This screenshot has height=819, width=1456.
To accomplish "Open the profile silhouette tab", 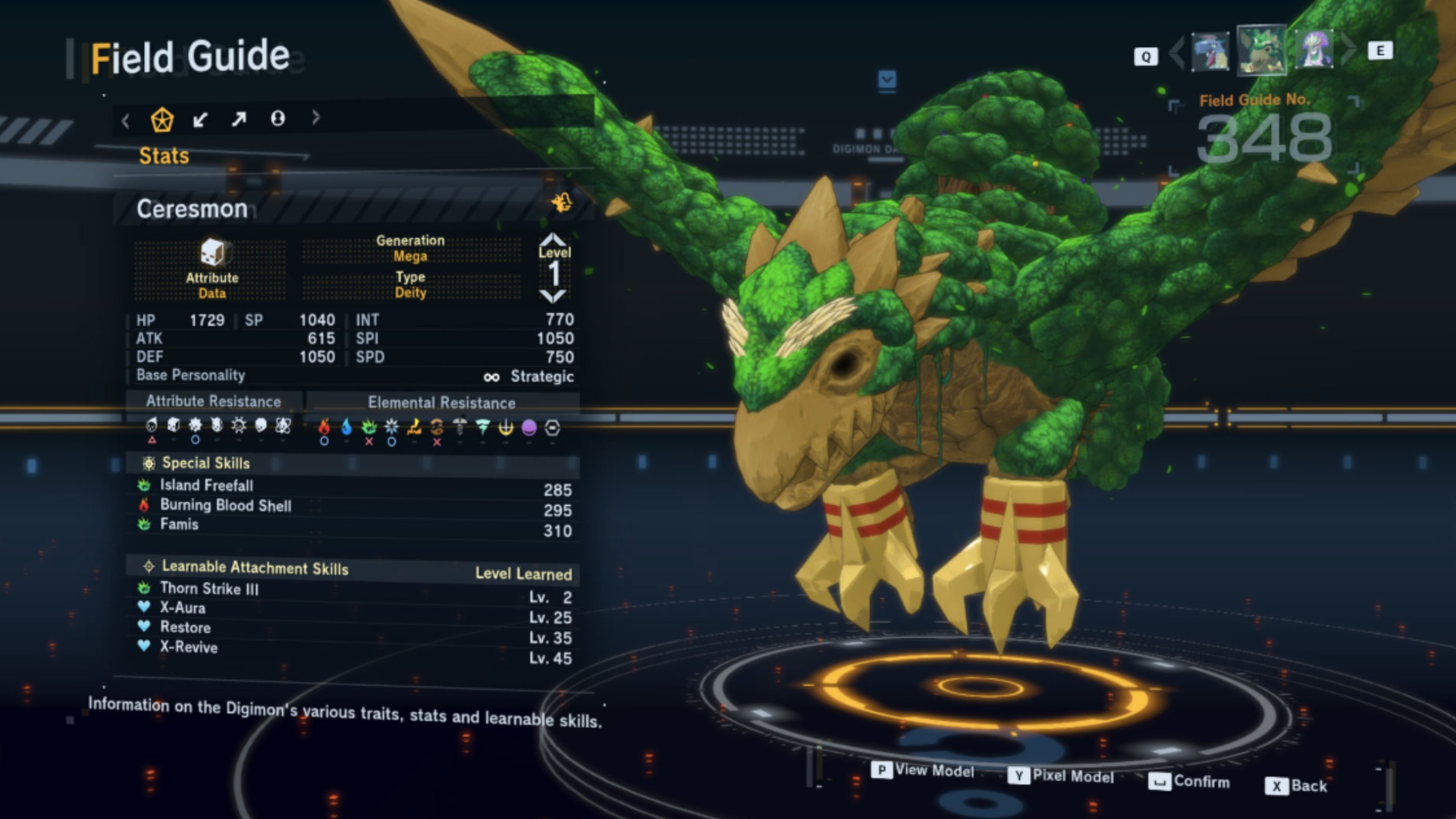I will coord(278,118).
